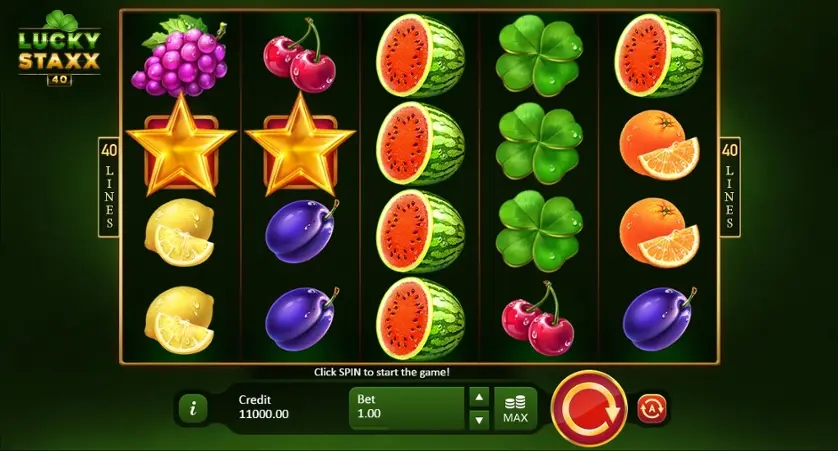838x451 pixels.
Task: Increase the bet amount
Action: (479, 397)
